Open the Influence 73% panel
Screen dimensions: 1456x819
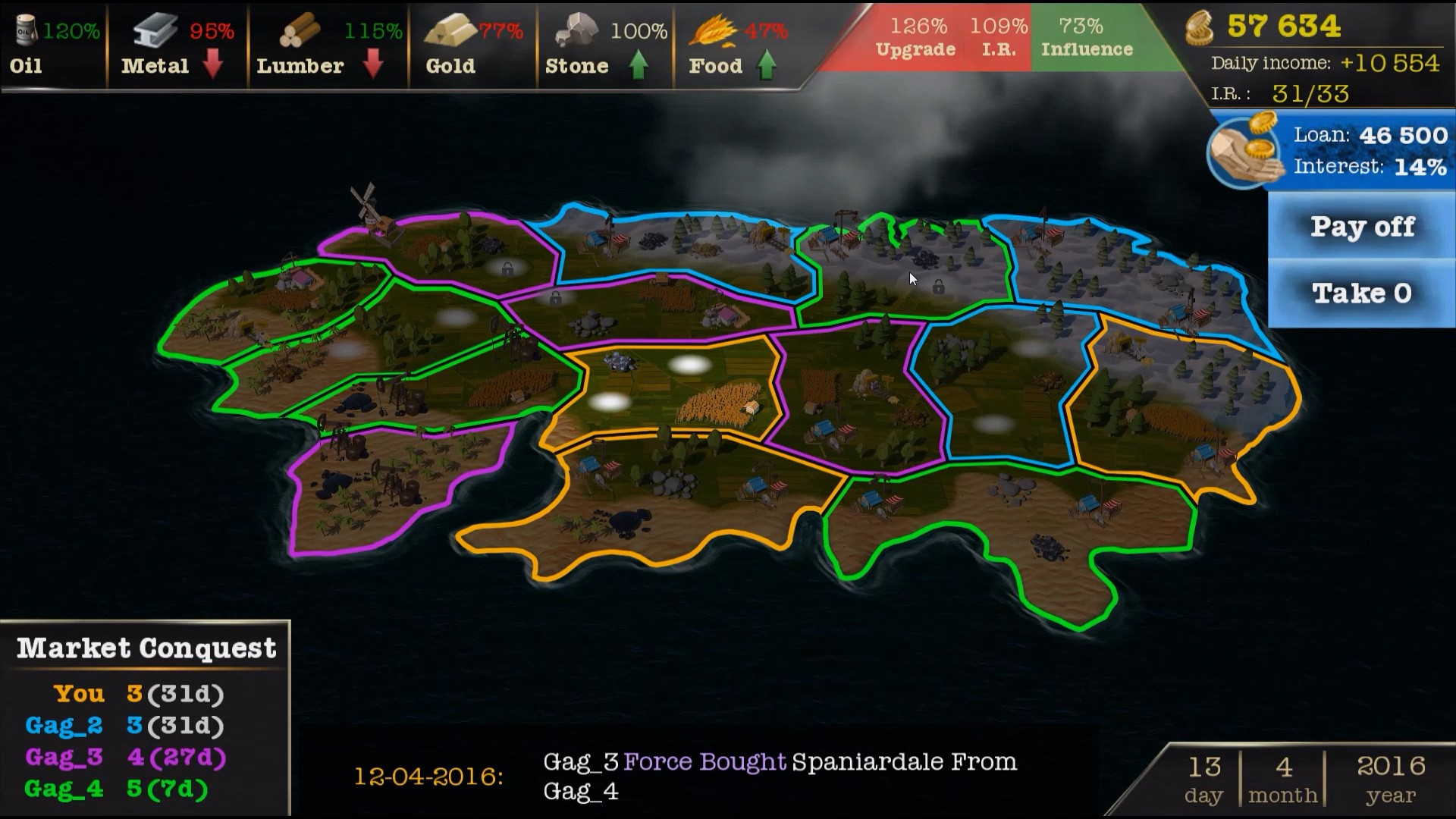1086,38
